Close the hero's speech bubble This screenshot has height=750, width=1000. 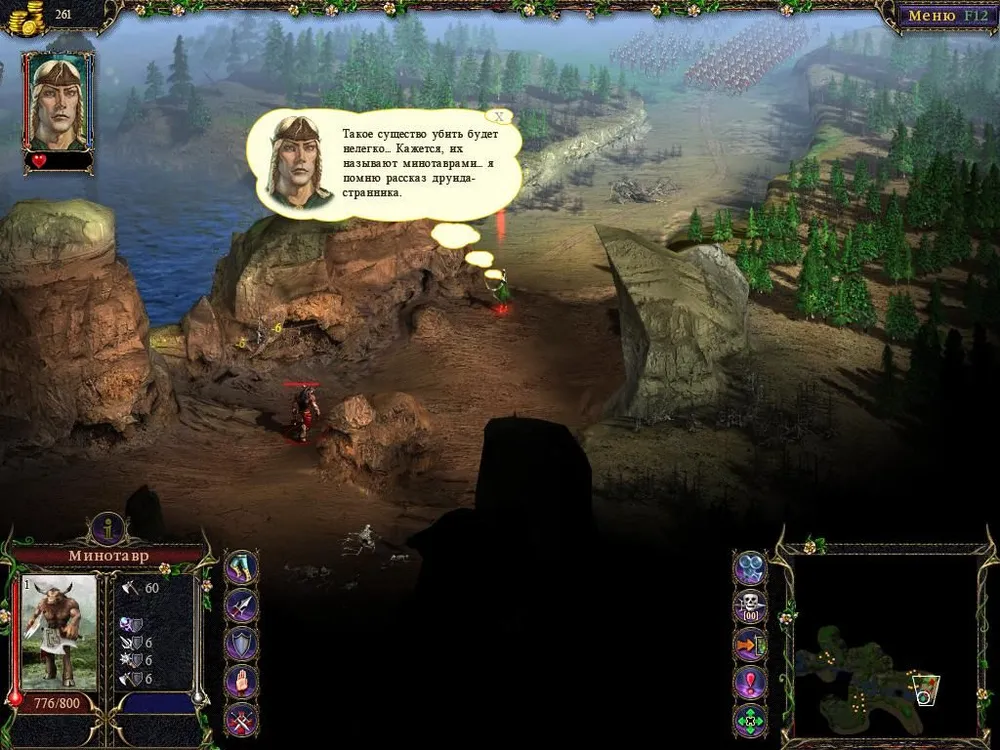pos(499,116)
